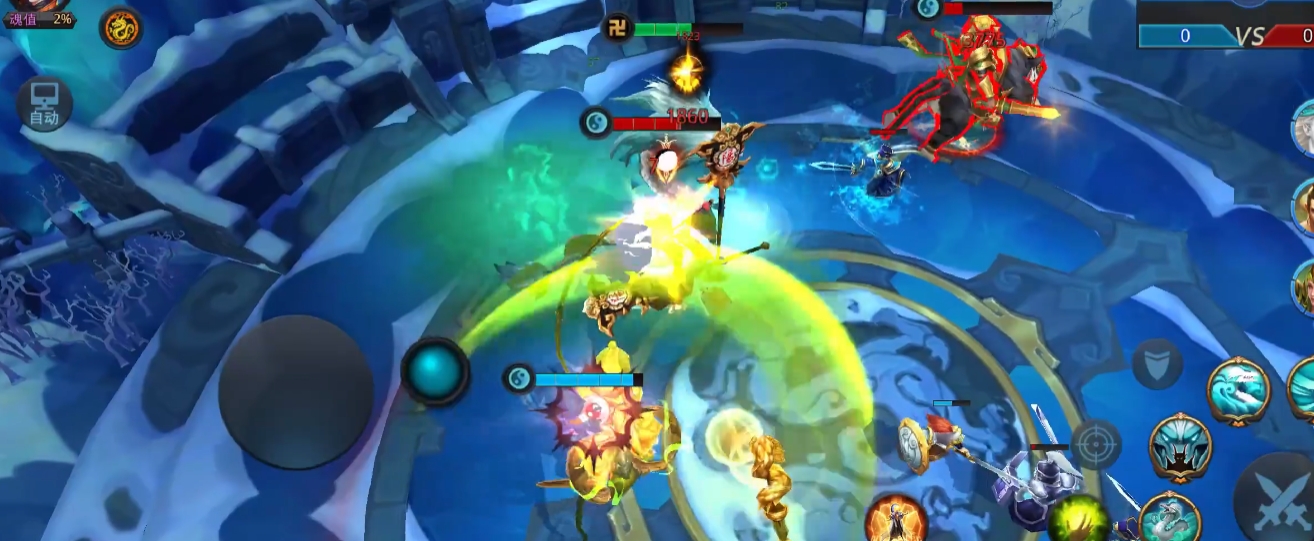
Task: Use the green glowing hand ability
Action: 1078,520
